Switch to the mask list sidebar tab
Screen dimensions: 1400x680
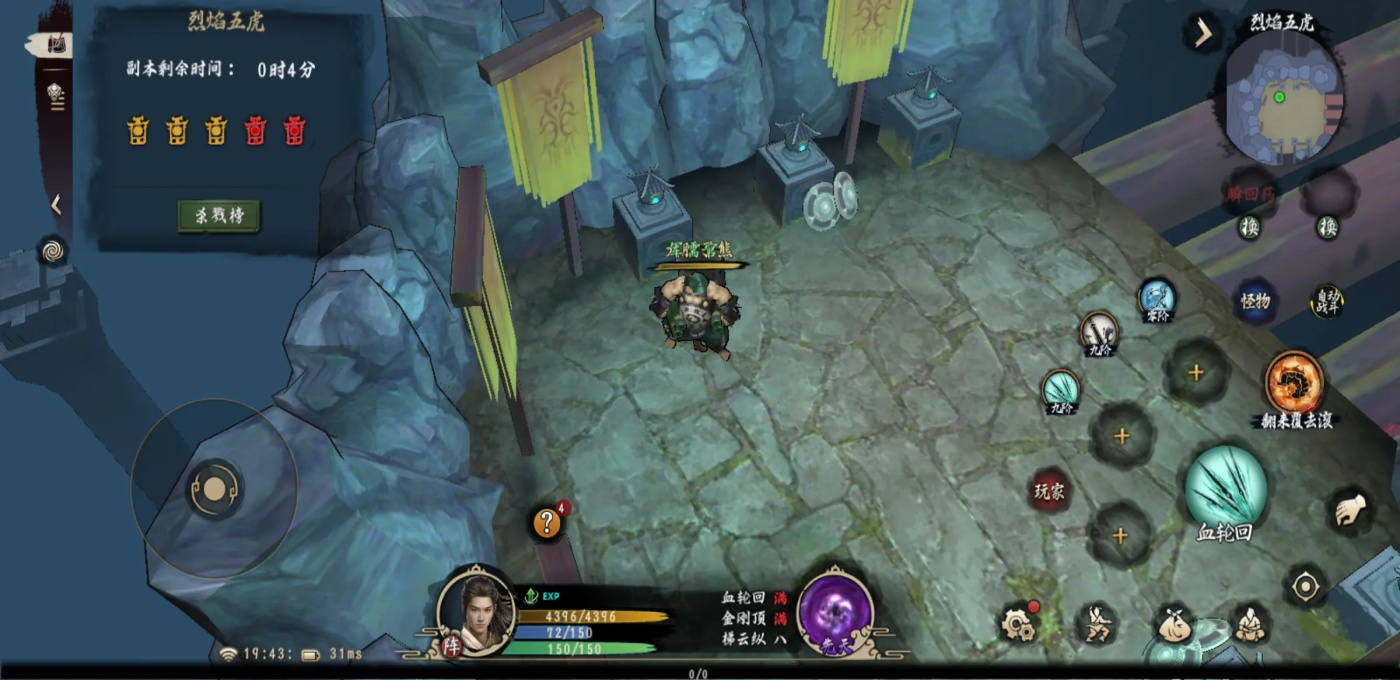55,94
